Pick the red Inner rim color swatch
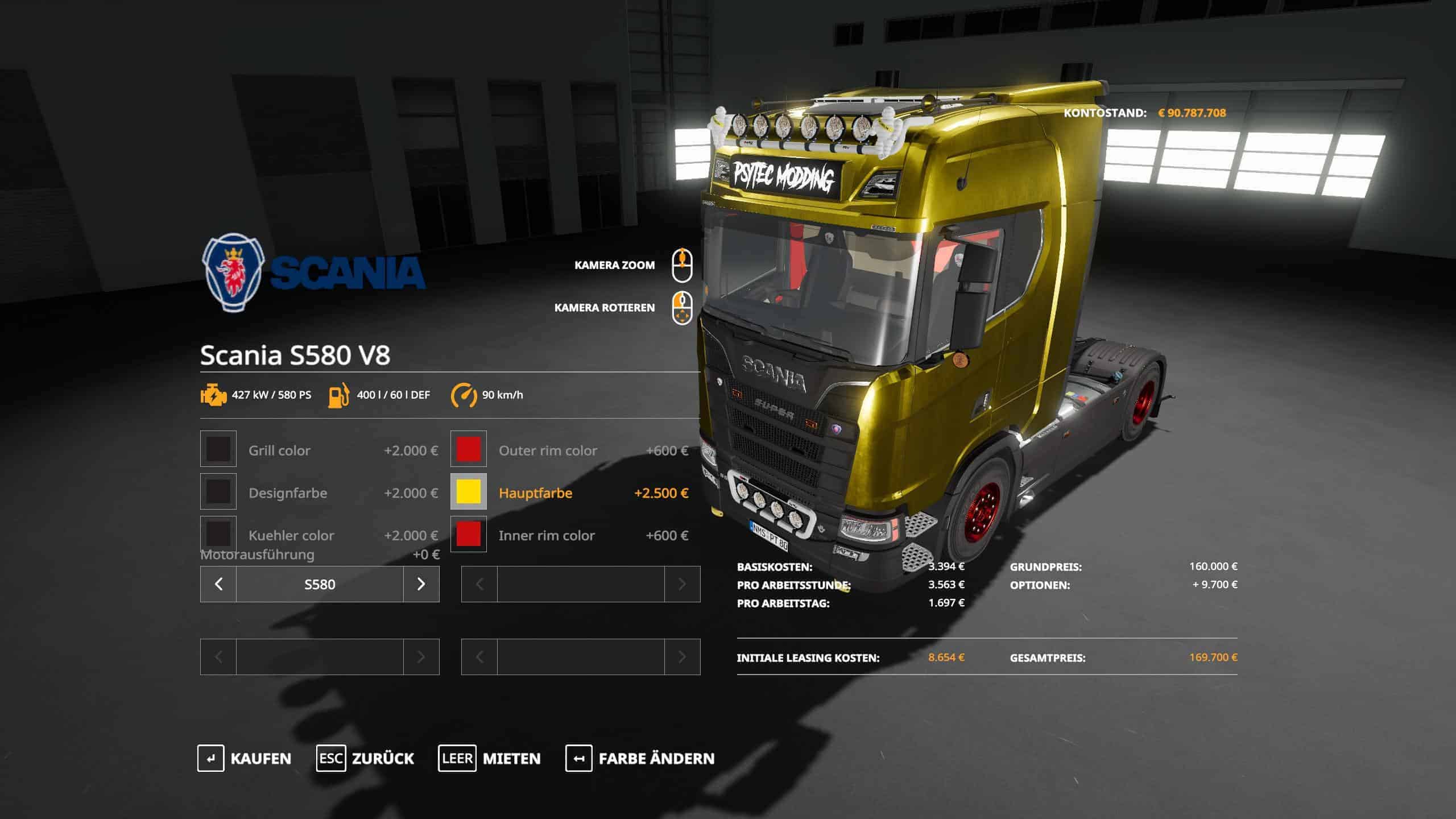Screen dimensions: 1456x819 pos(469,534)
